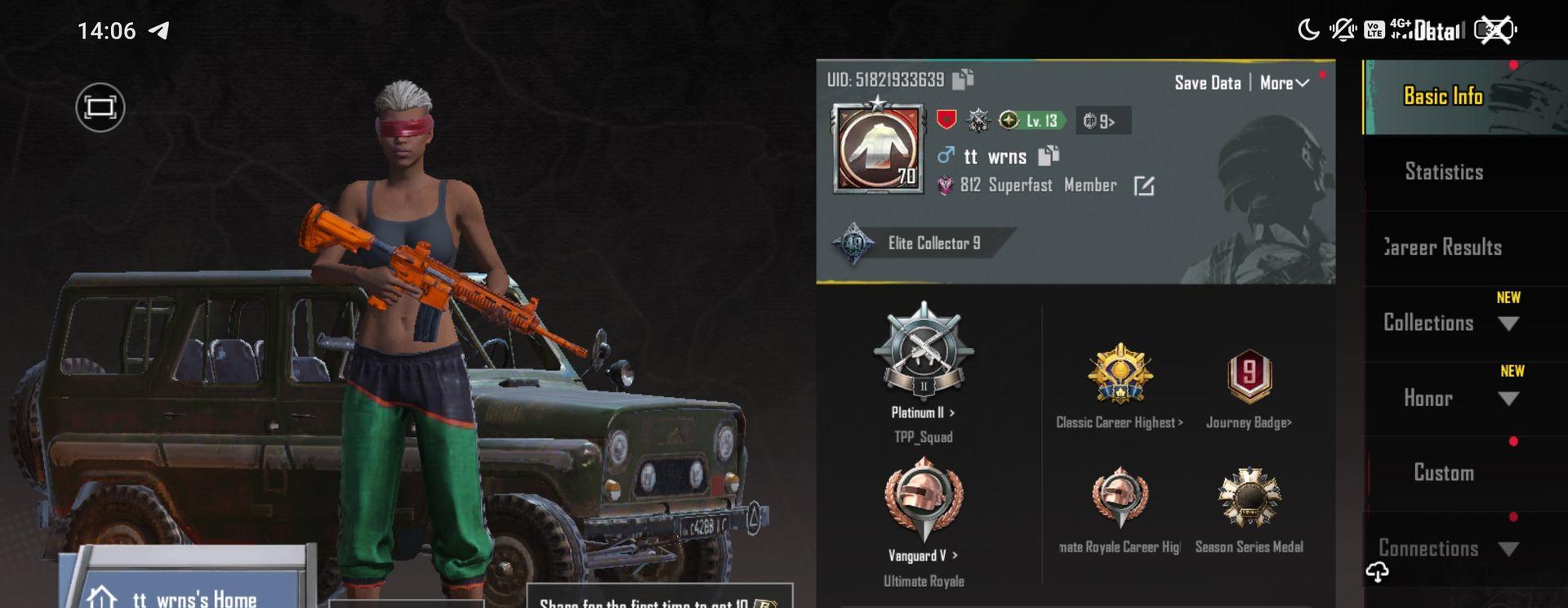
Task: Select the Basic Info tab
Action: [x=1443, y=96]
